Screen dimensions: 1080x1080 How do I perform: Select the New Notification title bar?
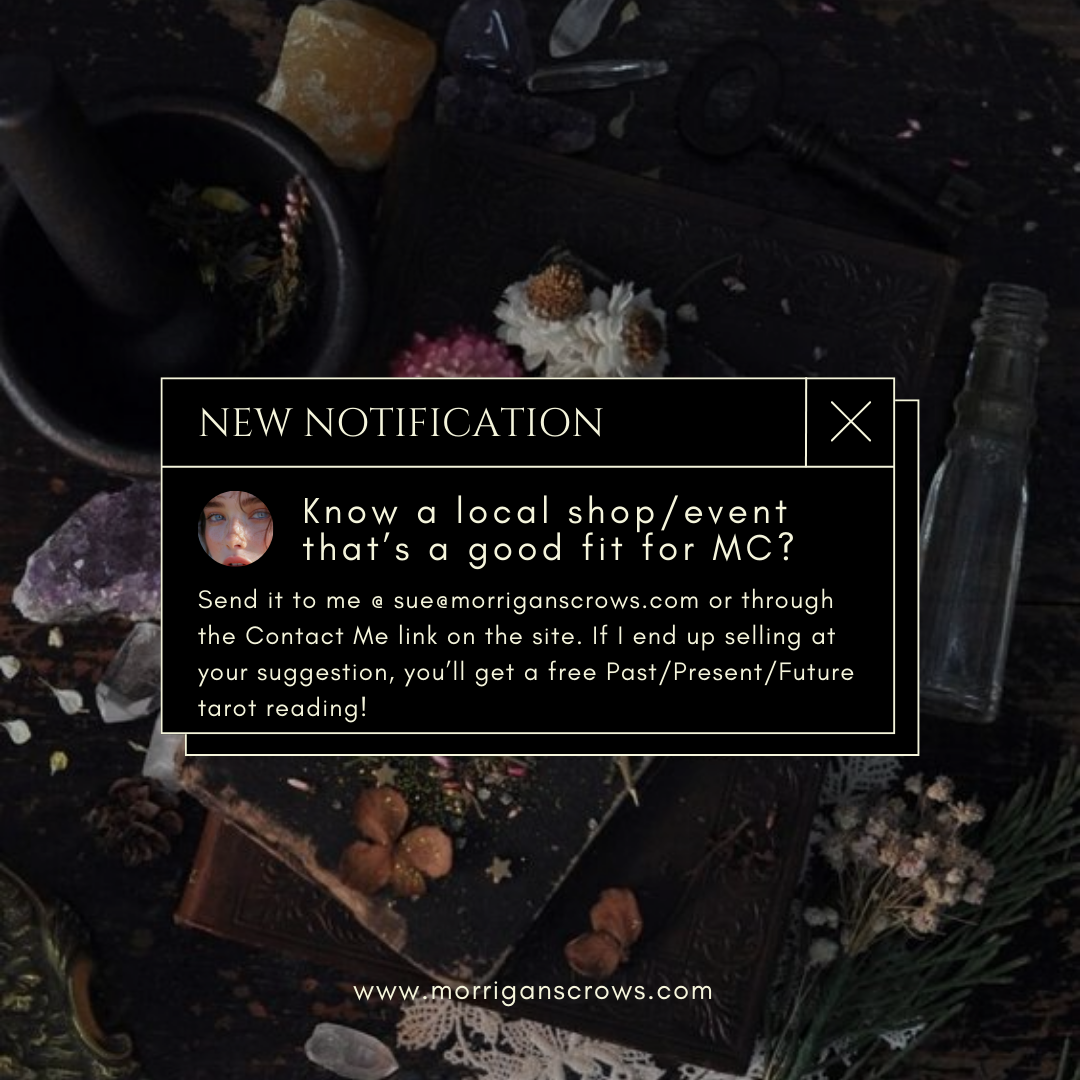483,422
